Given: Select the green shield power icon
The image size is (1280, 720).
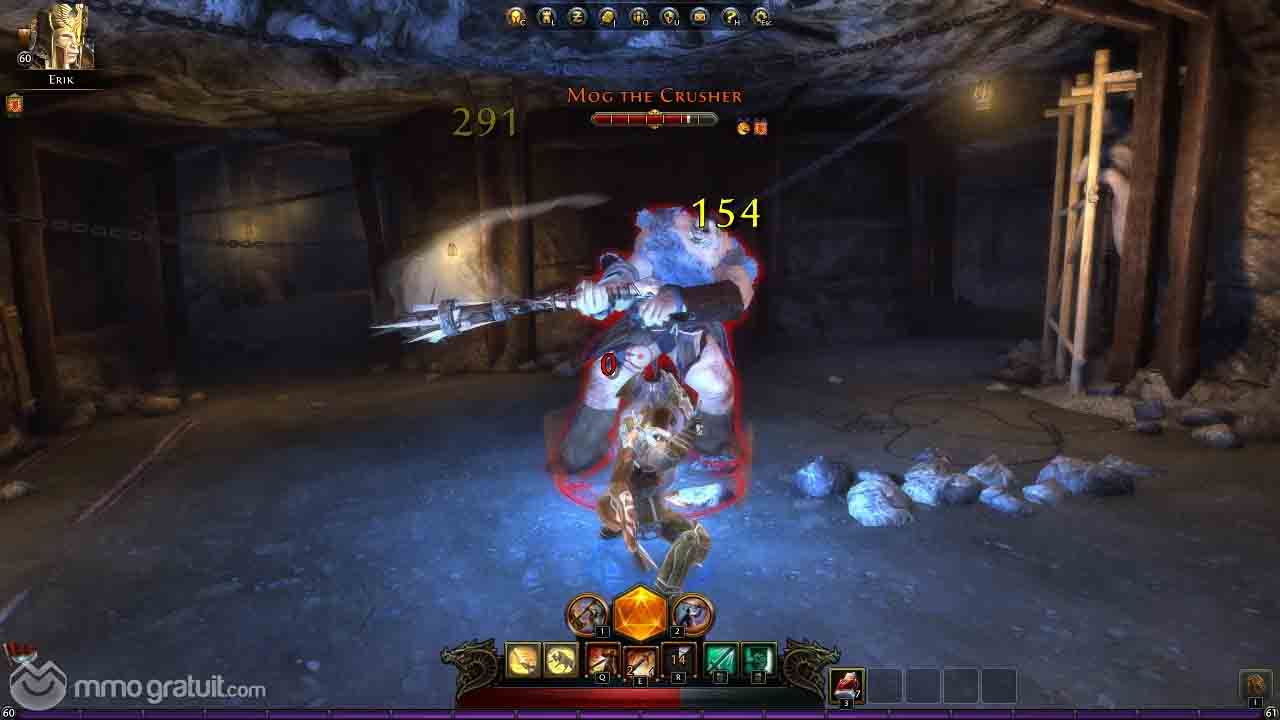Looking at the screenshot, I should tap(758, 660).
